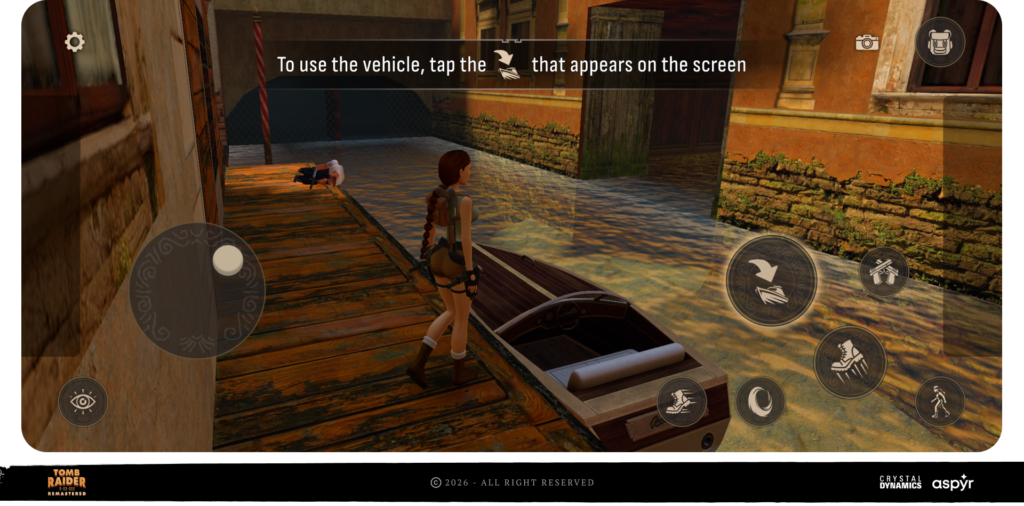Tap the virtual movement joystick
Viewport: 1024px width, 506px height.
pos(197,290)
